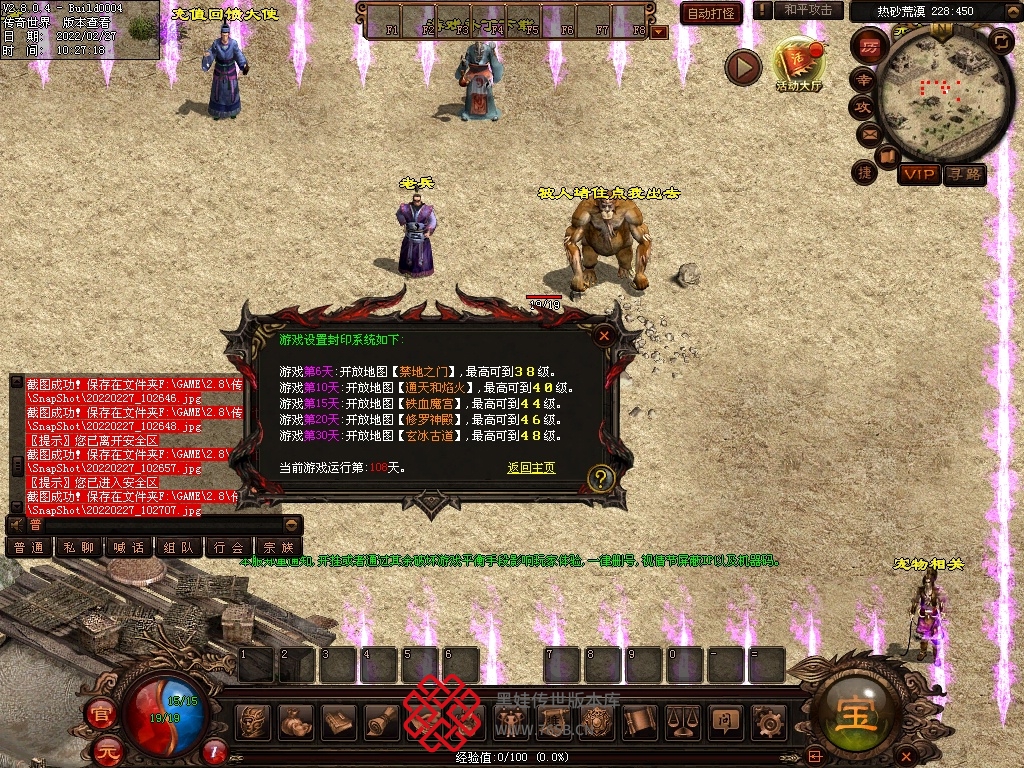Open the gear settings icon

pyautogui.click(x=768, y=721)
